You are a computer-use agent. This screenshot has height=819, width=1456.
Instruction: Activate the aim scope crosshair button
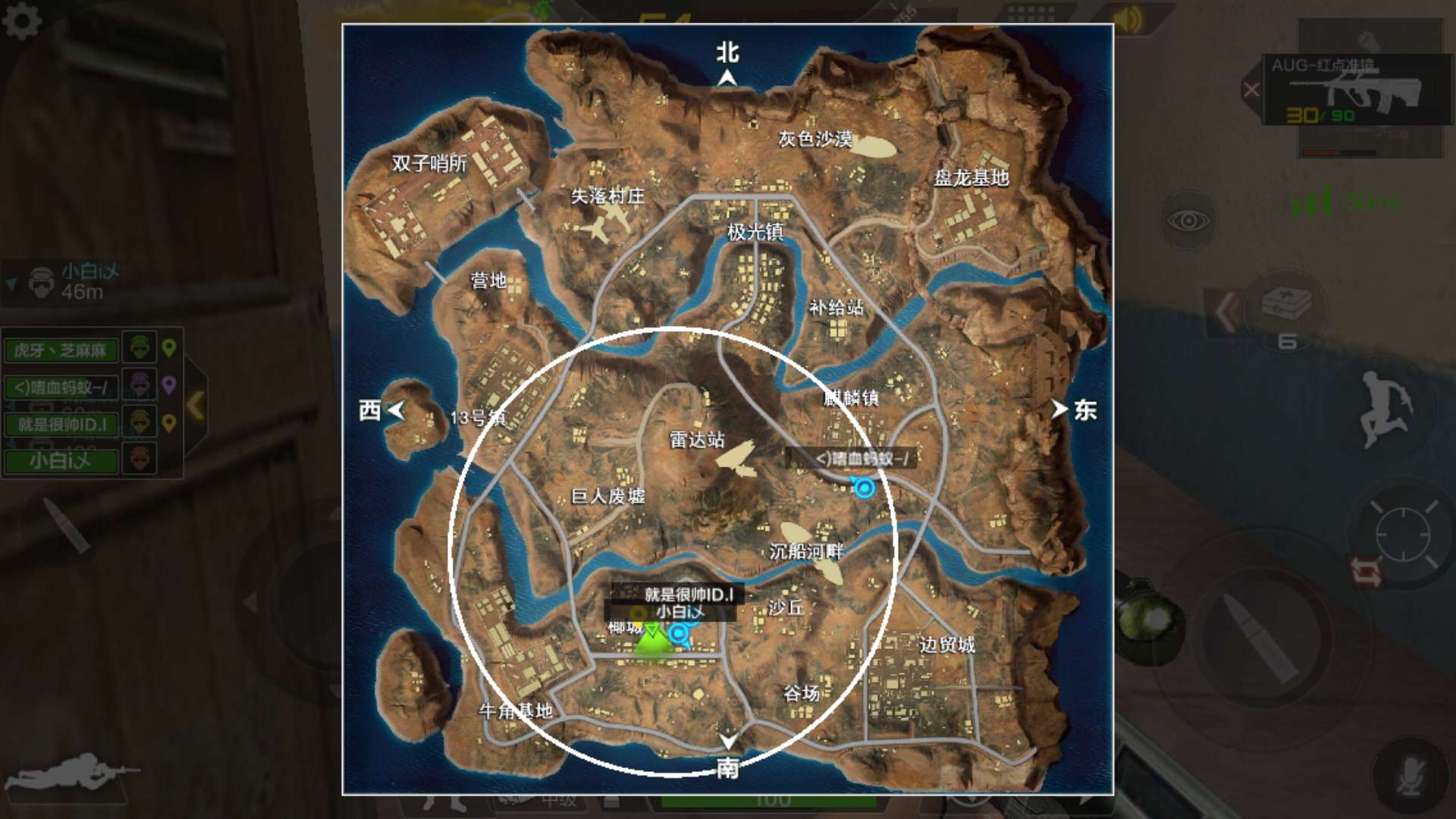[1403, 534]
